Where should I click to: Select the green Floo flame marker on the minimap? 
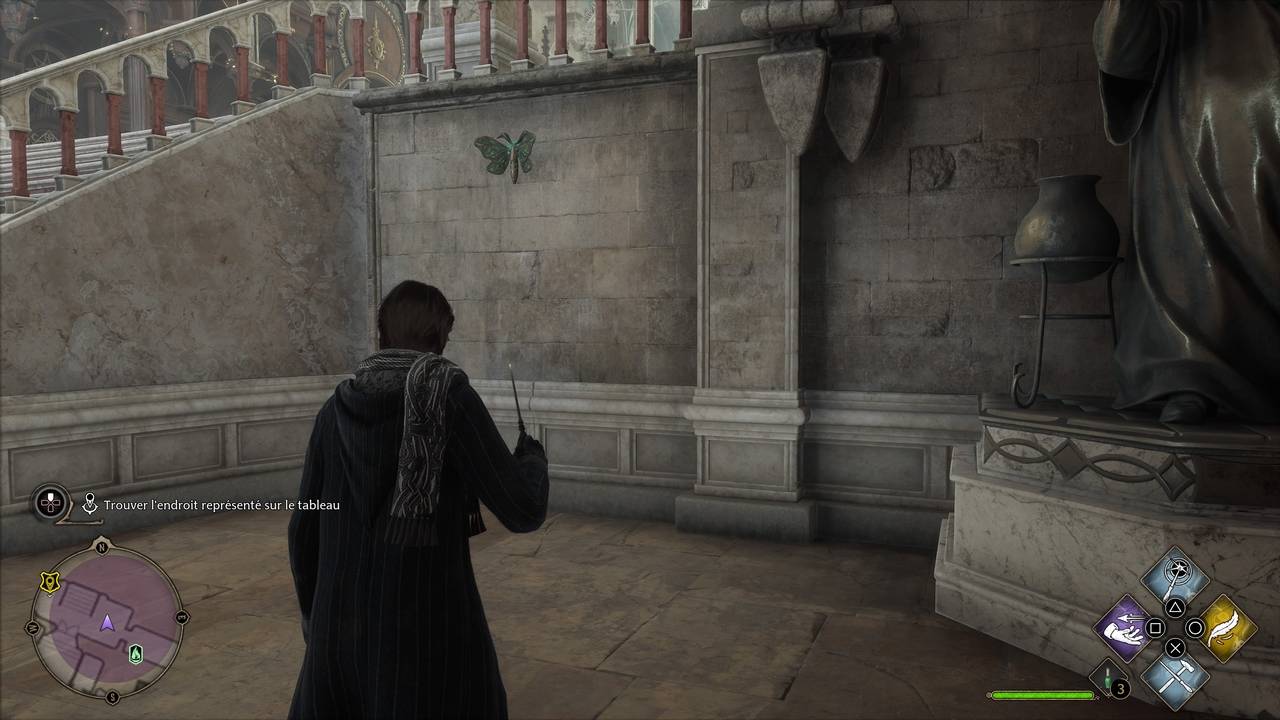pos(136,654)
